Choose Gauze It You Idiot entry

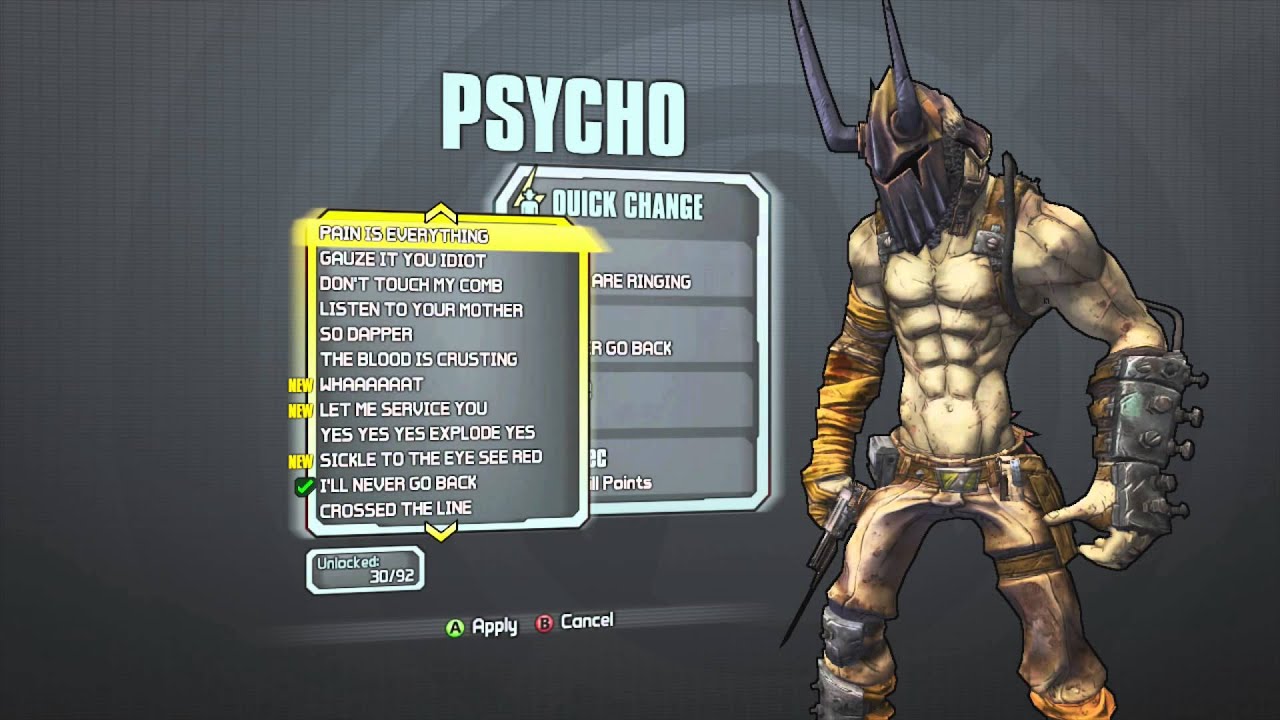[402, 260]
